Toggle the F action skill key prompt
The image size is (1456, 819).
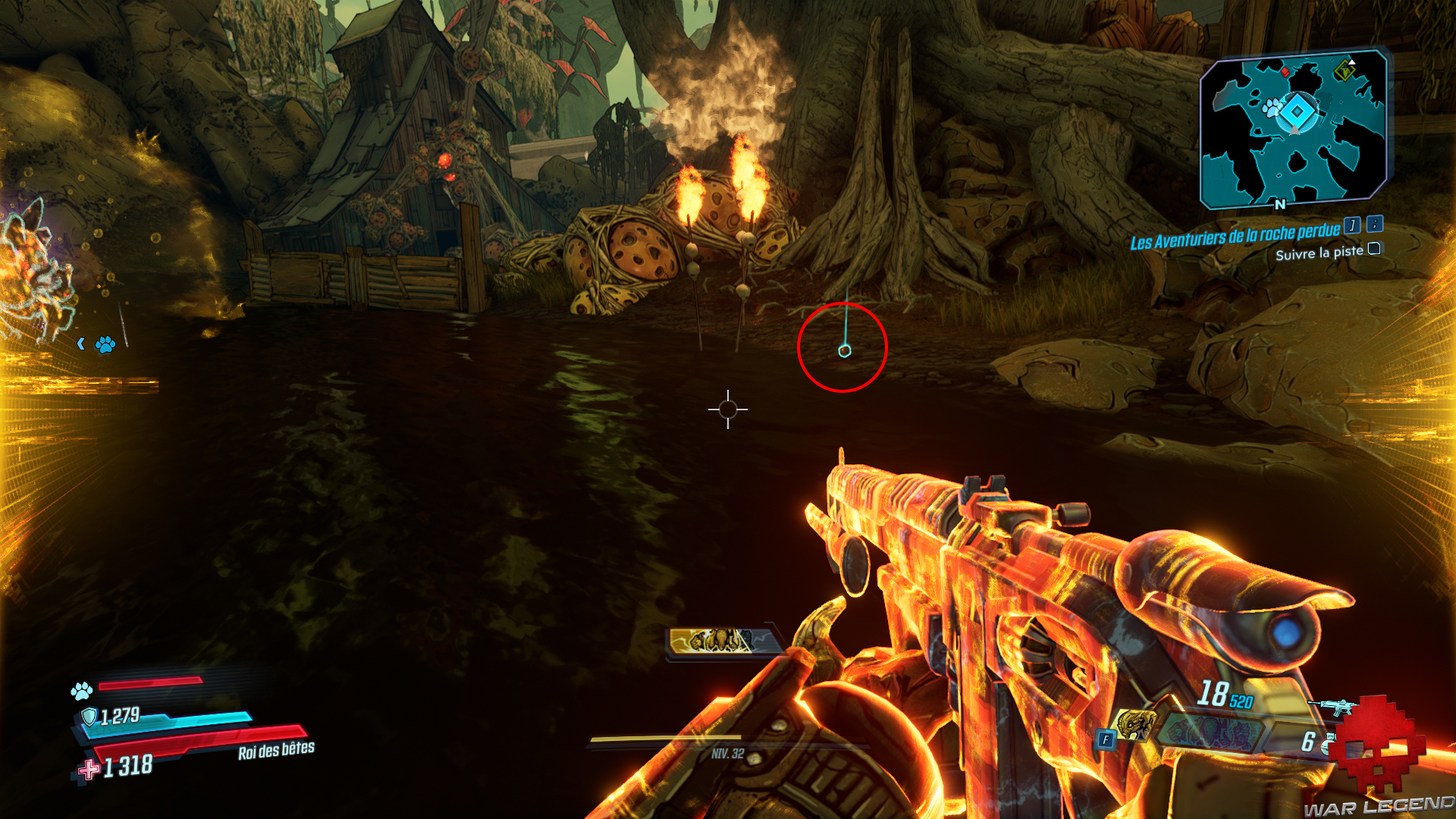coord(1106,739)
